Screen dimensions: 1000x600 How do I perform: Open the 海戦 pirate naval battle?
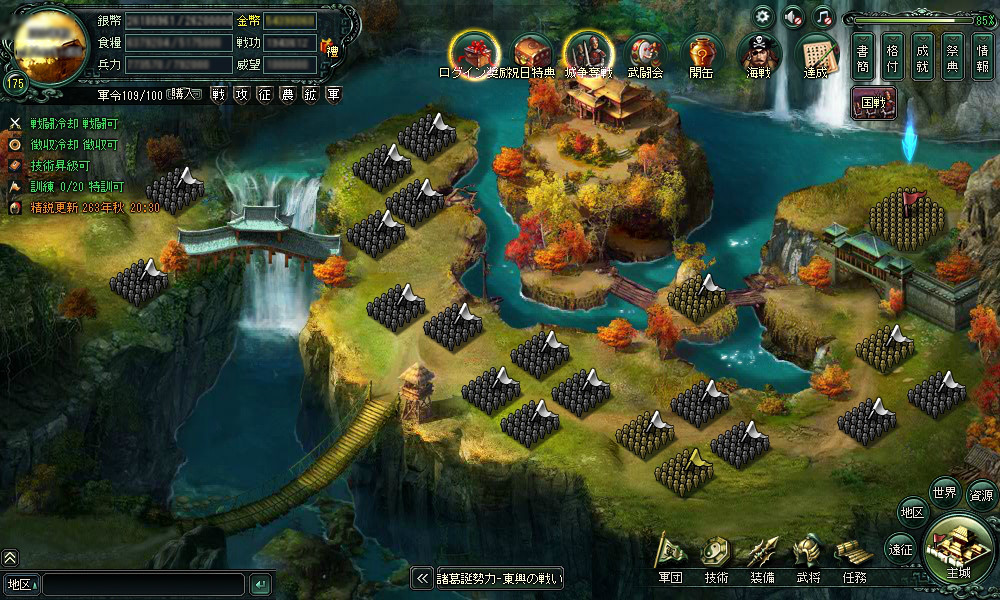[758, 53]
